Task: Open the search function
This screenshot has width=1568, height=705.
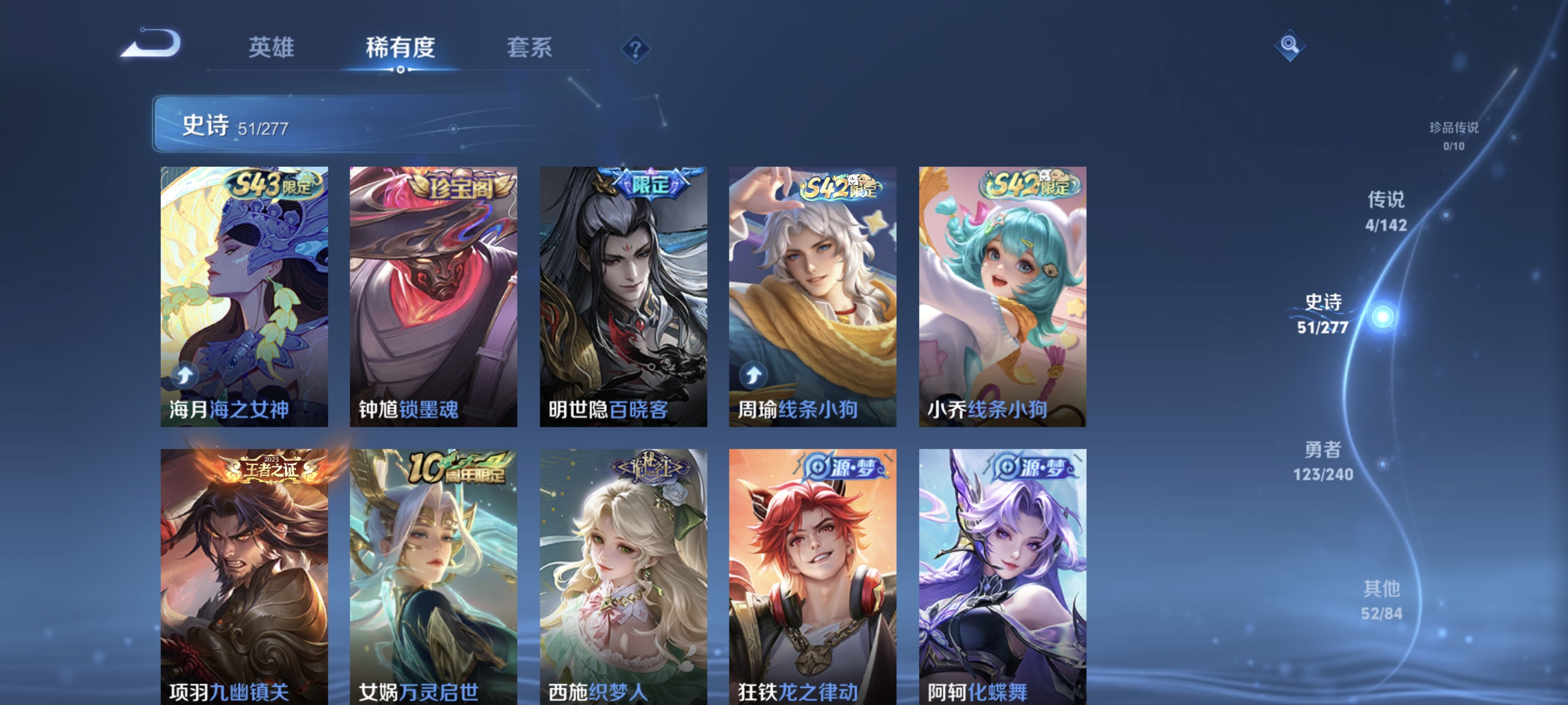Action: point(1290,46)
